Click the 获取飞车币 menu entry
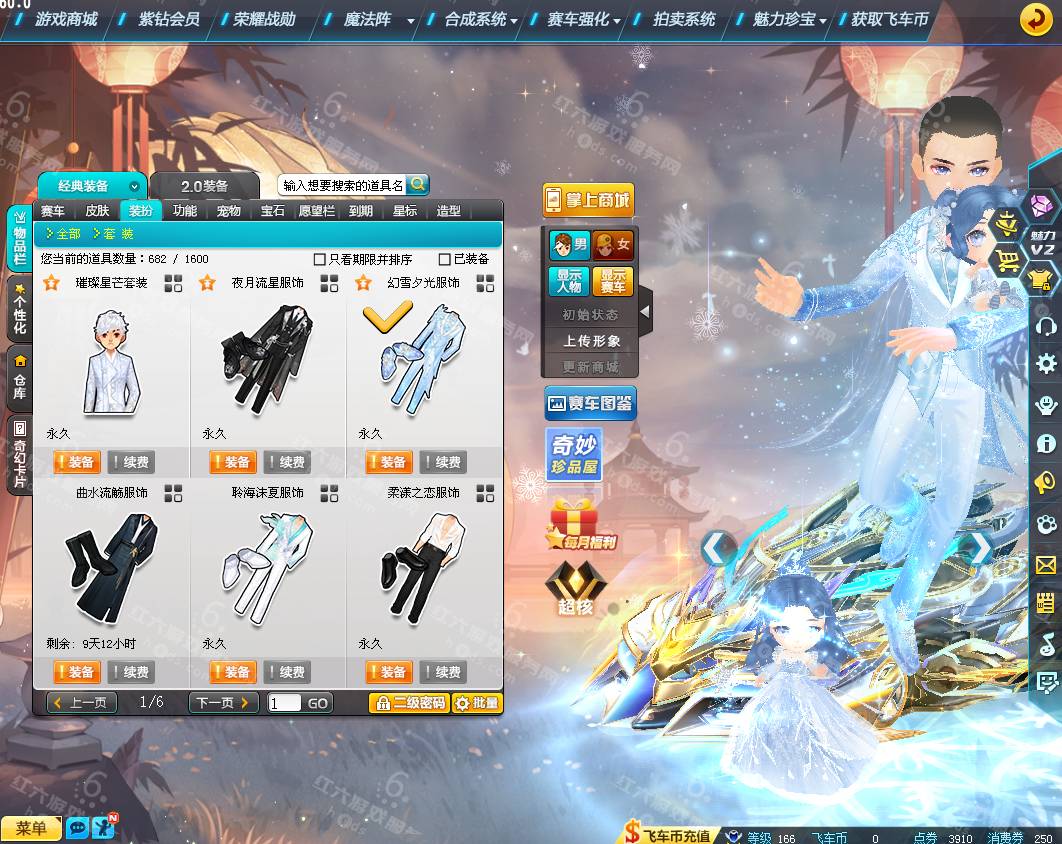Viewport: 1062px width, 844px height. tap(889, 19)
